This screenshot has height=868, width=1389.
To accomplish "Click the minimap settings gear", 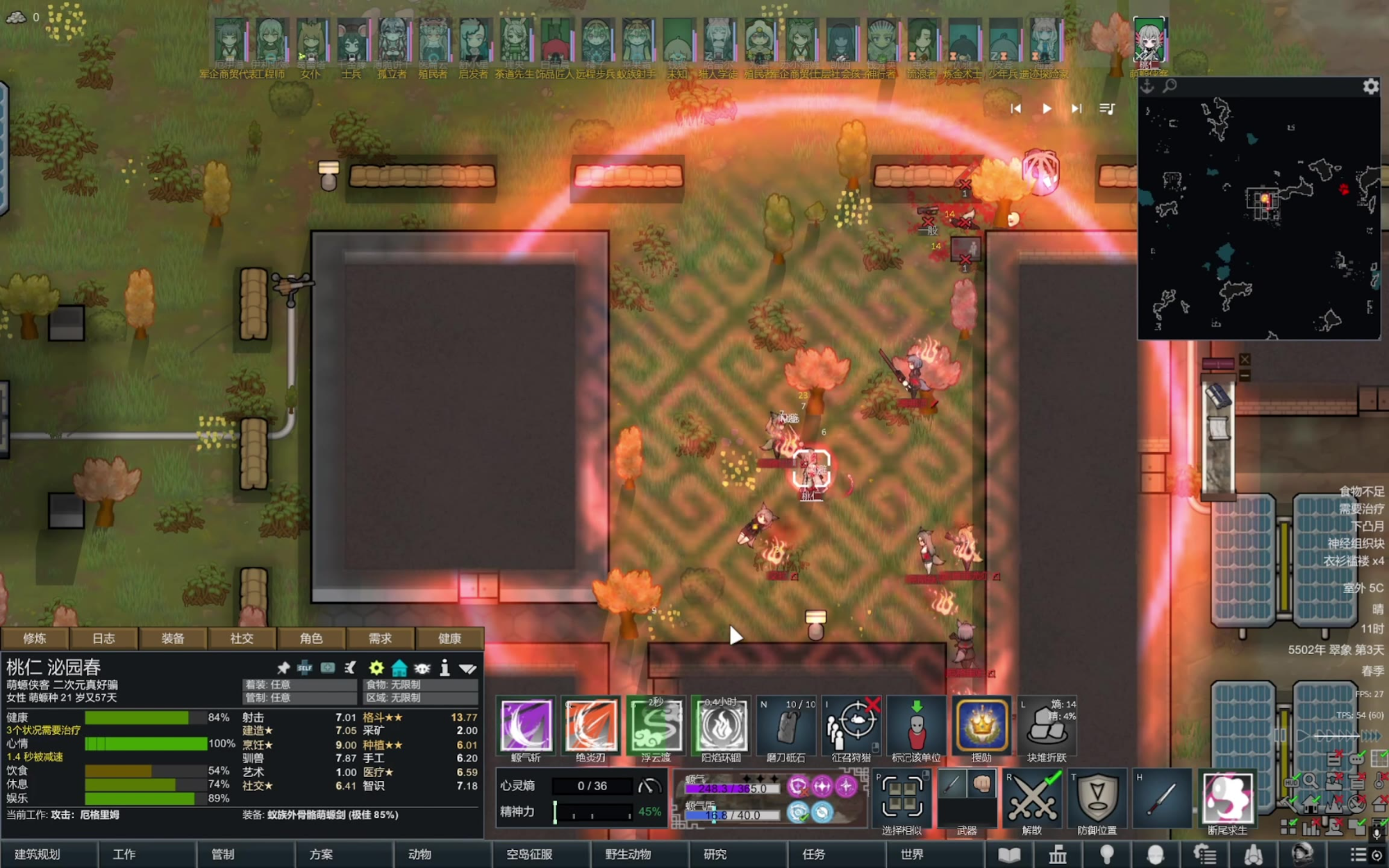I will point(1370,86).
